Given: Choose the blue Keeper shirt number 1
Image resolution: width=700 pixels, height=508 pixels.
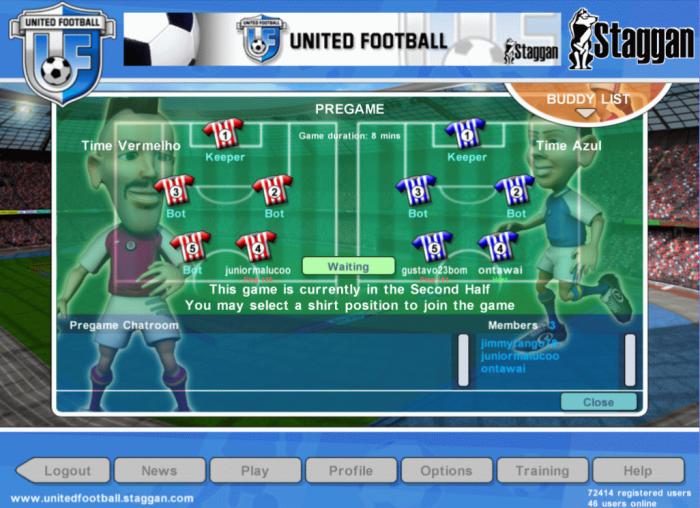Looking at the screenshot, I should click(x=466, y=133).
